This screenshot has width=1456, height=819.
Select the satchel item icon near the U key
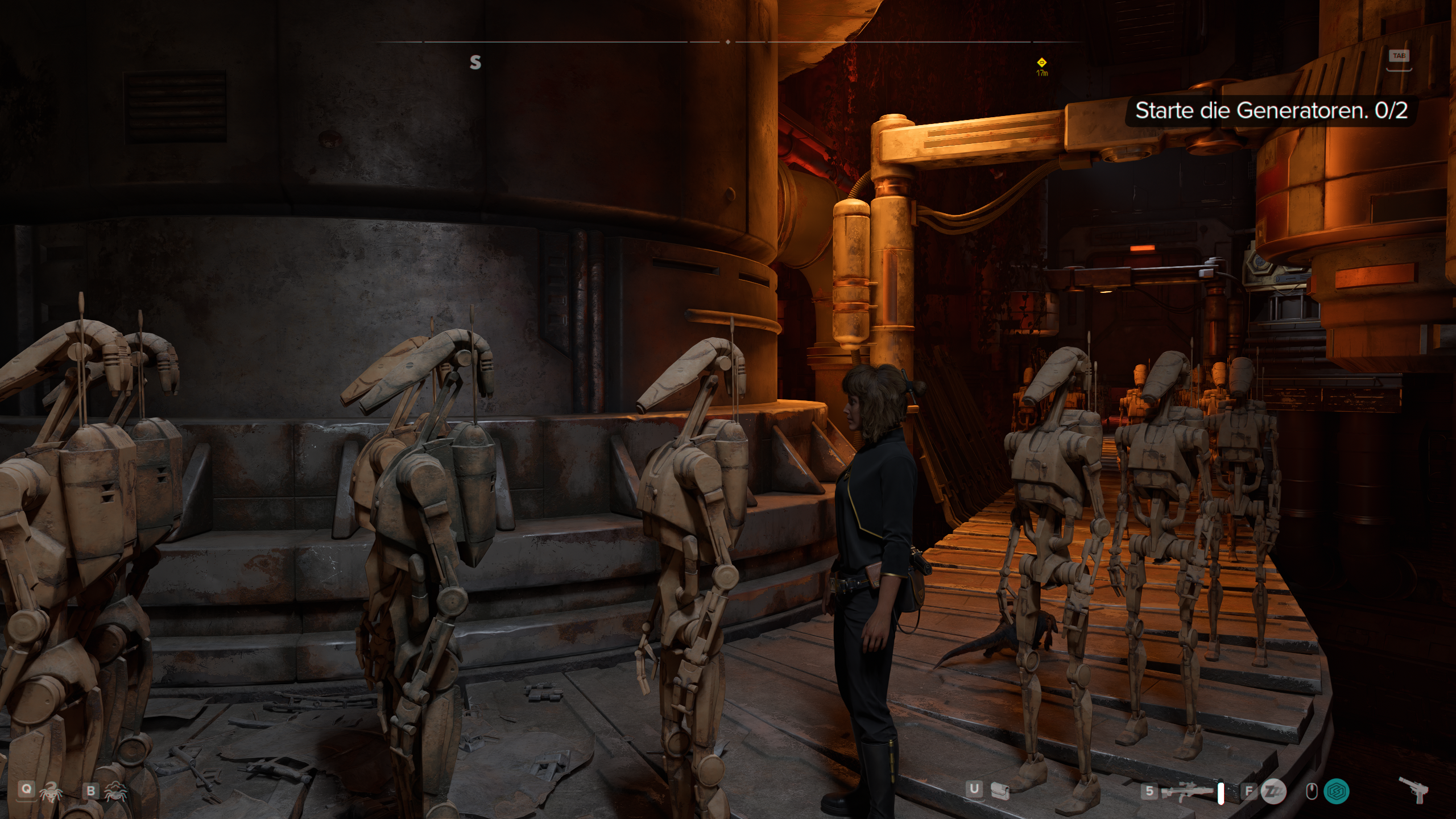coord(999,791)
